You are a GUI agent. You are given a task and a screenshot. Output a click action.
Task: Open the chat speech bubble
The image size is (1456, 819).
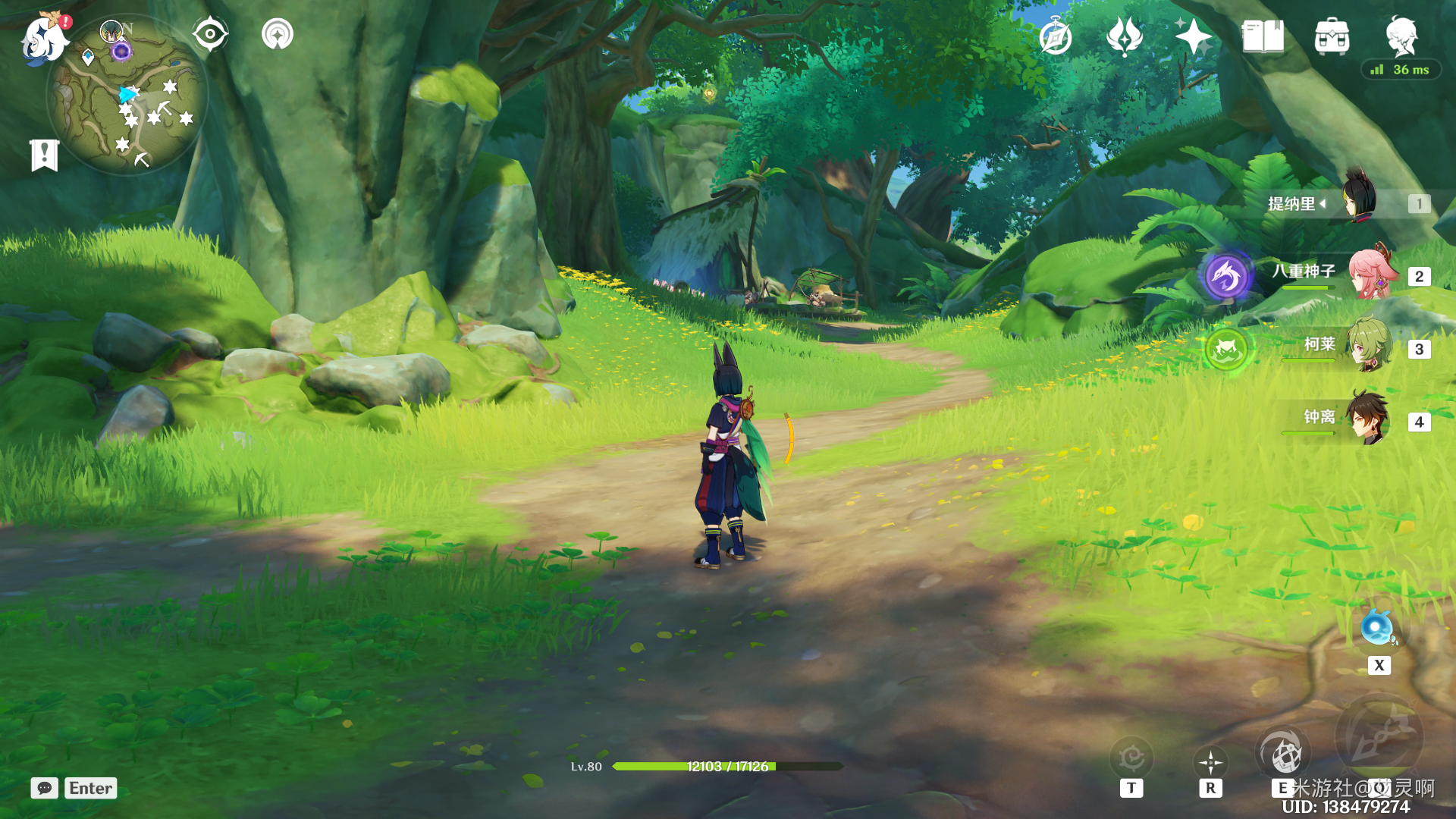[44, 788]
